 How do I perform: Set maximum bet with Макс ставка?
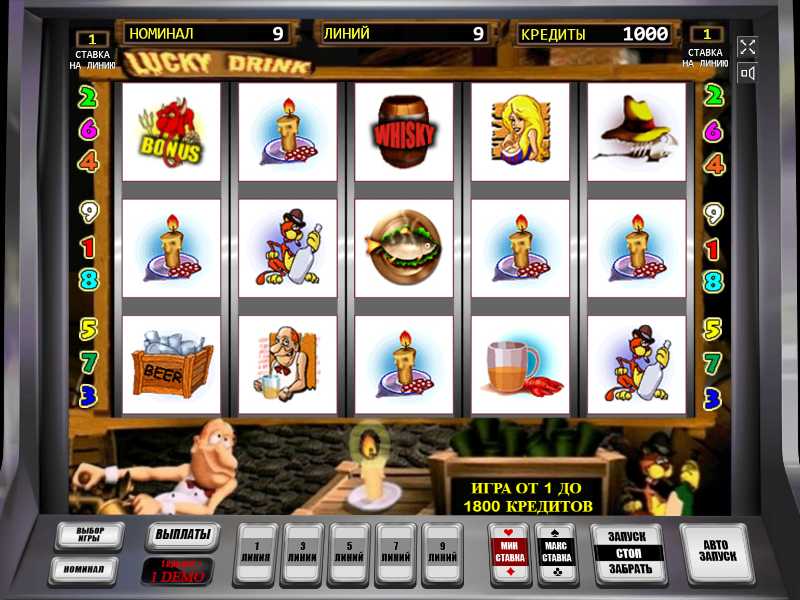(555, 552)
